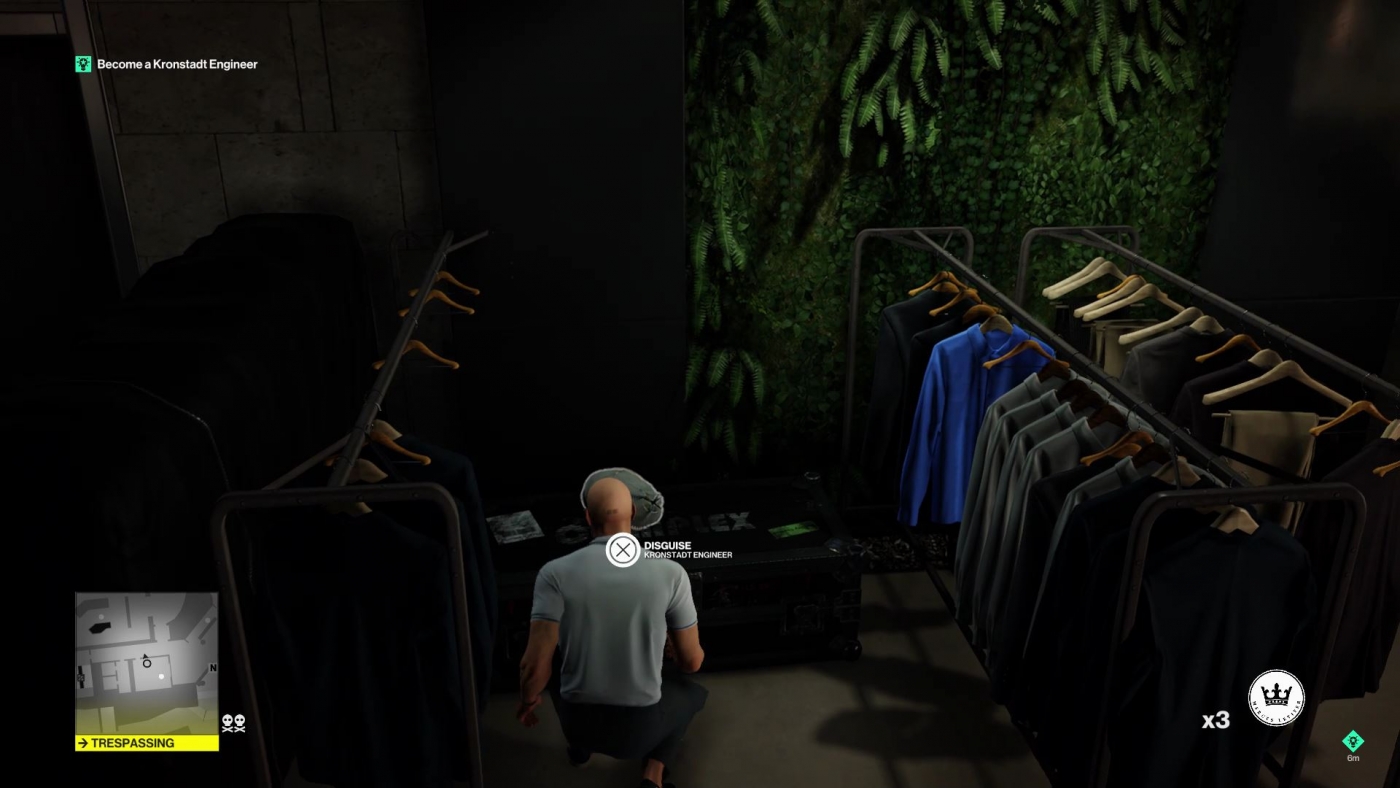This screenshot has height=788, width=1400.
Task: Click the green diamond opportunity marker labeled 6m
Action: pyautogui.click(x=1354, y=741)
